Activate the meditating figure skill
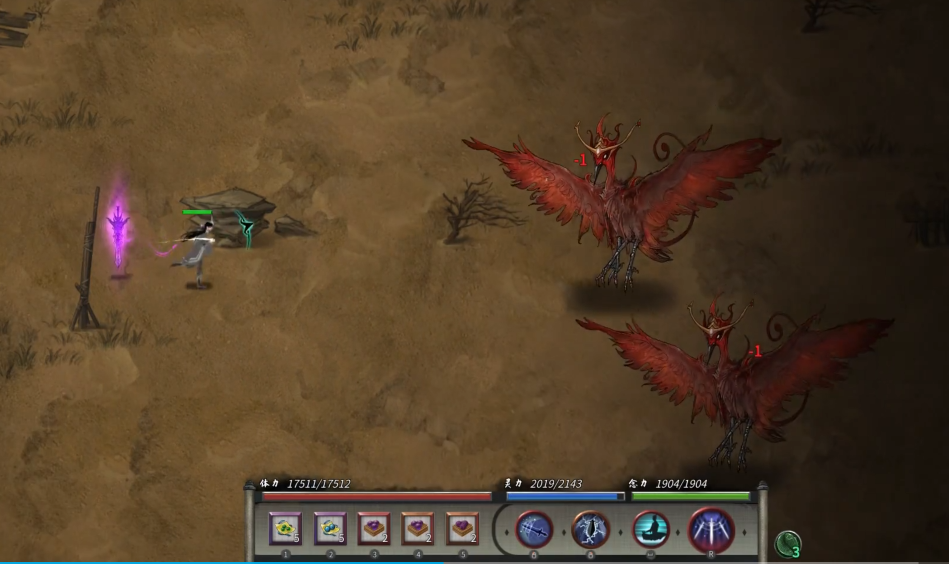The image size is (949, 564). coord(651,529)
